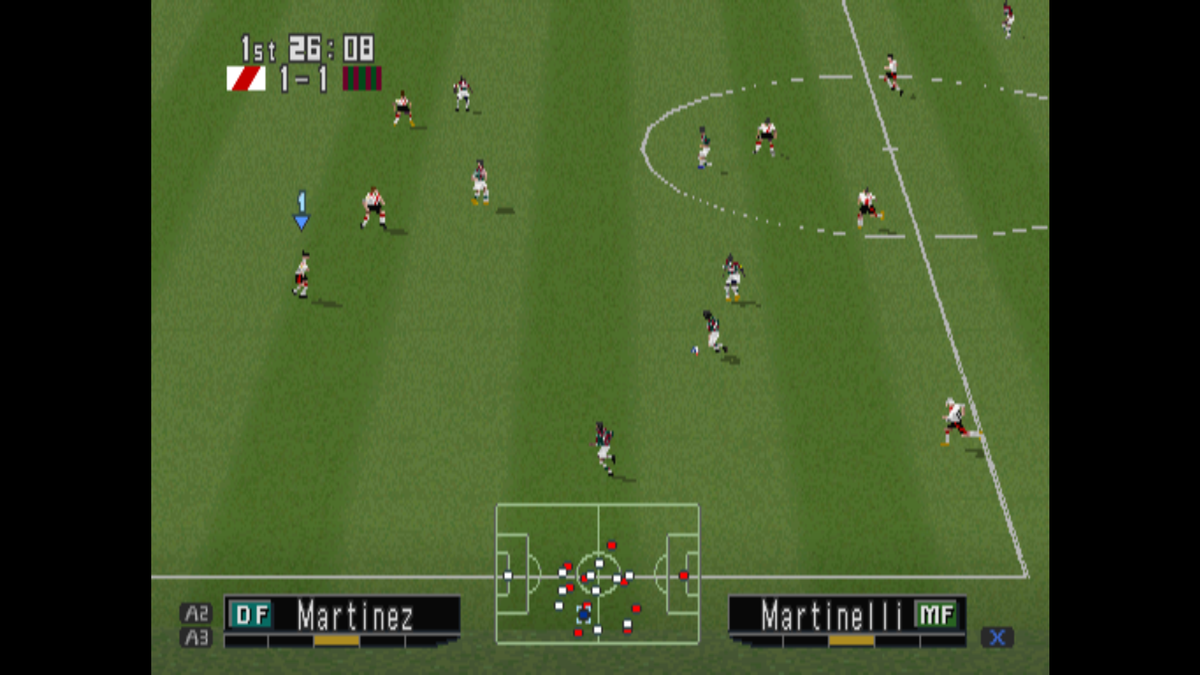Image resolution: width=1200 pixels, height=675 pixels.
Task: Select the Martinez DF player name panel
Action: tap(342, 614)
